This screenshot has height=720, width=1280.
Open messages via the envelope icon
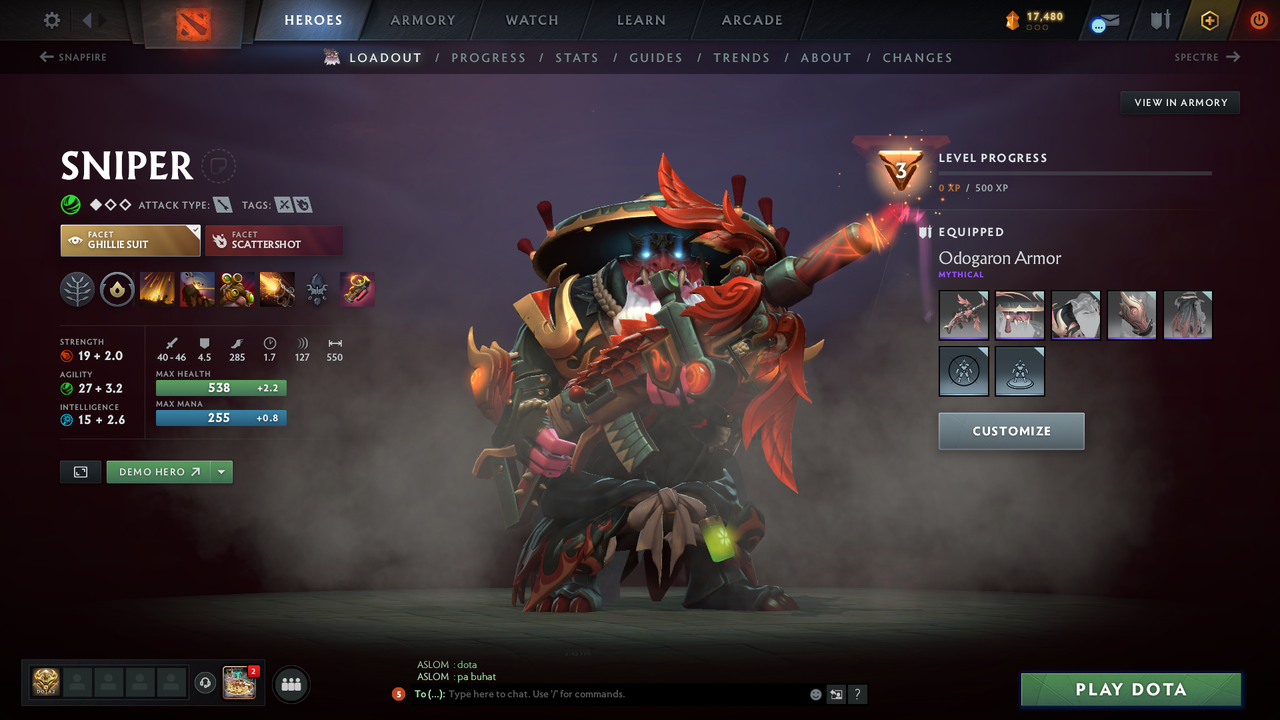pos(1103,20)
